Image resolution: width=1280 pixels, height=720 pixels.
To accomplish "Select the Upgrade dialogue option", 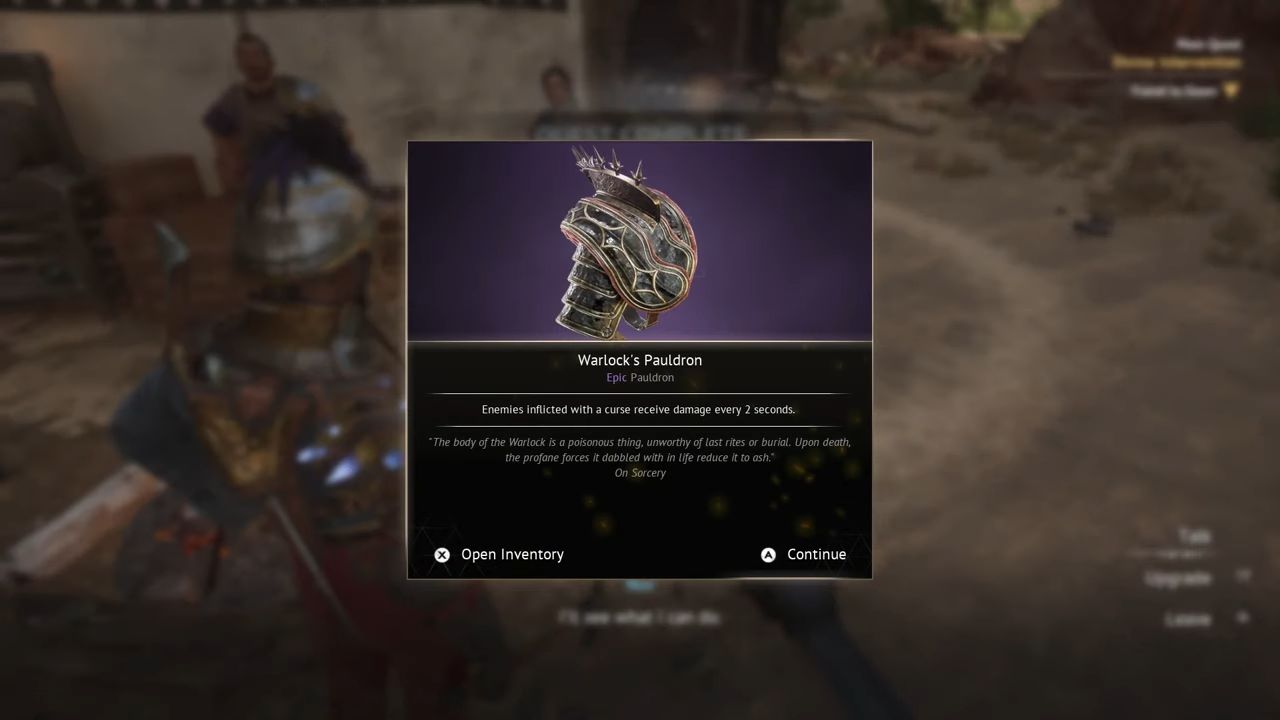I will [x=1178, y=578].
